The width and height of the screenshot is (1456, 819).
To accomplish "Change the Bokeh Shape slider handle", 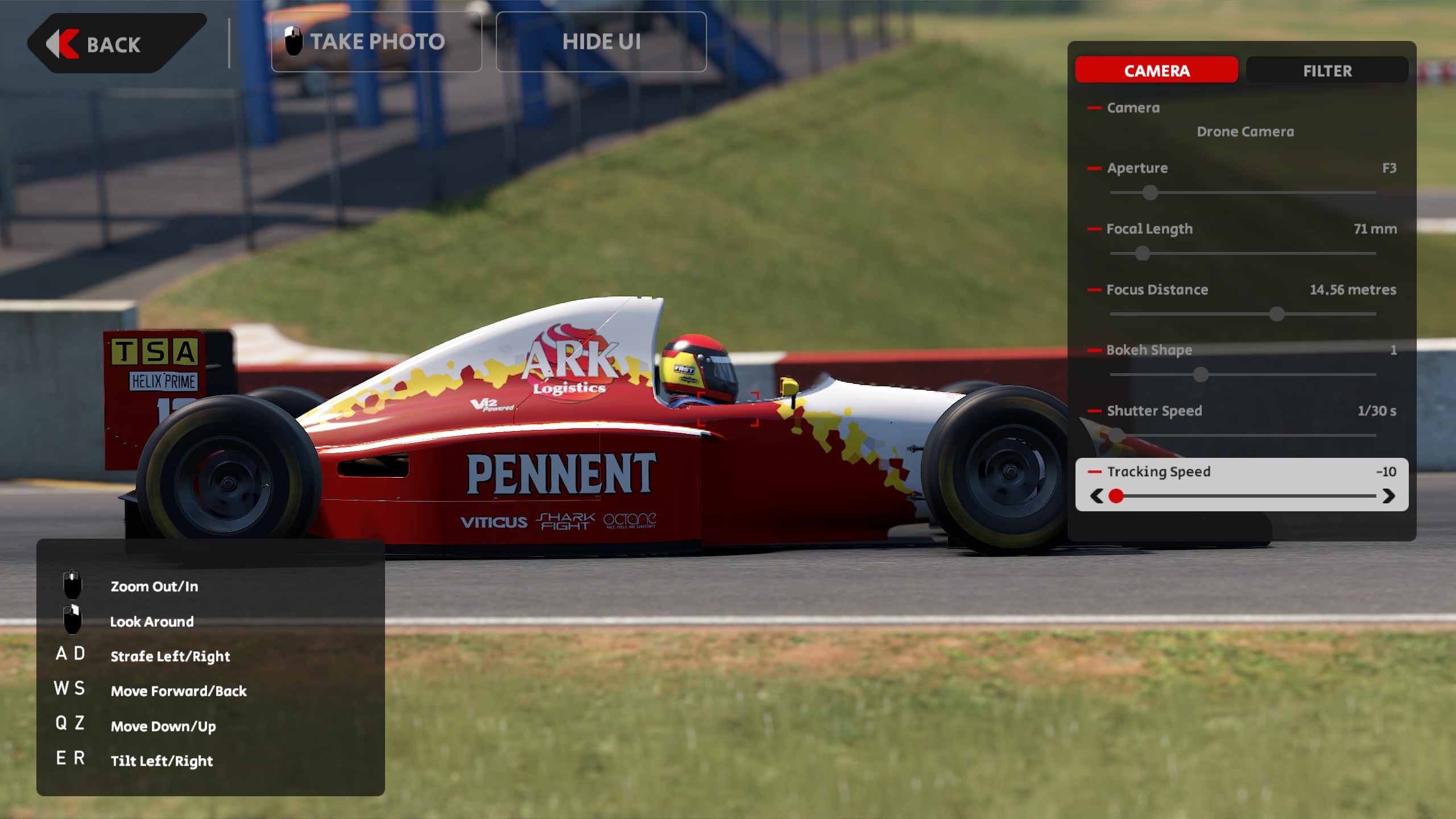I will [1201, 375].
